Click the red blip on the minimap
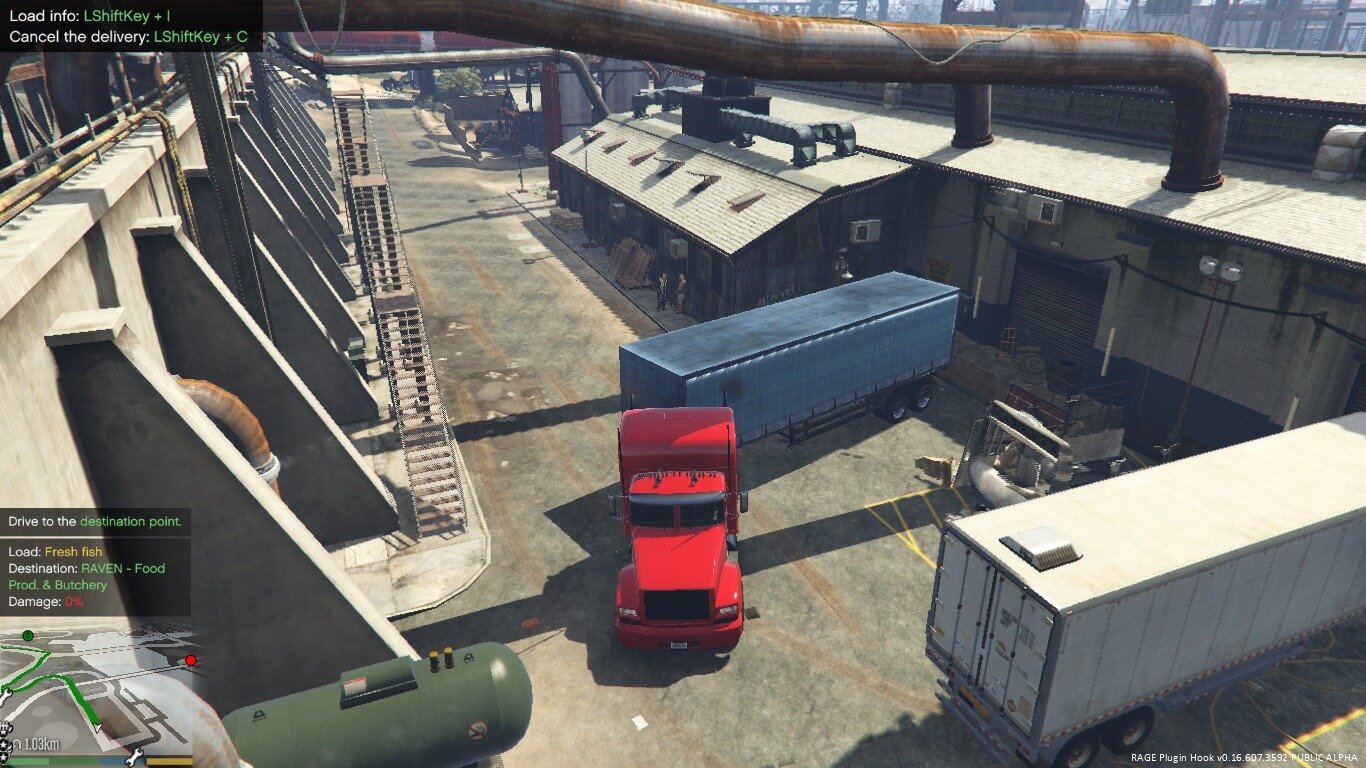The width and height of the screenshot is (1366, 768). [x=190, y=660]
